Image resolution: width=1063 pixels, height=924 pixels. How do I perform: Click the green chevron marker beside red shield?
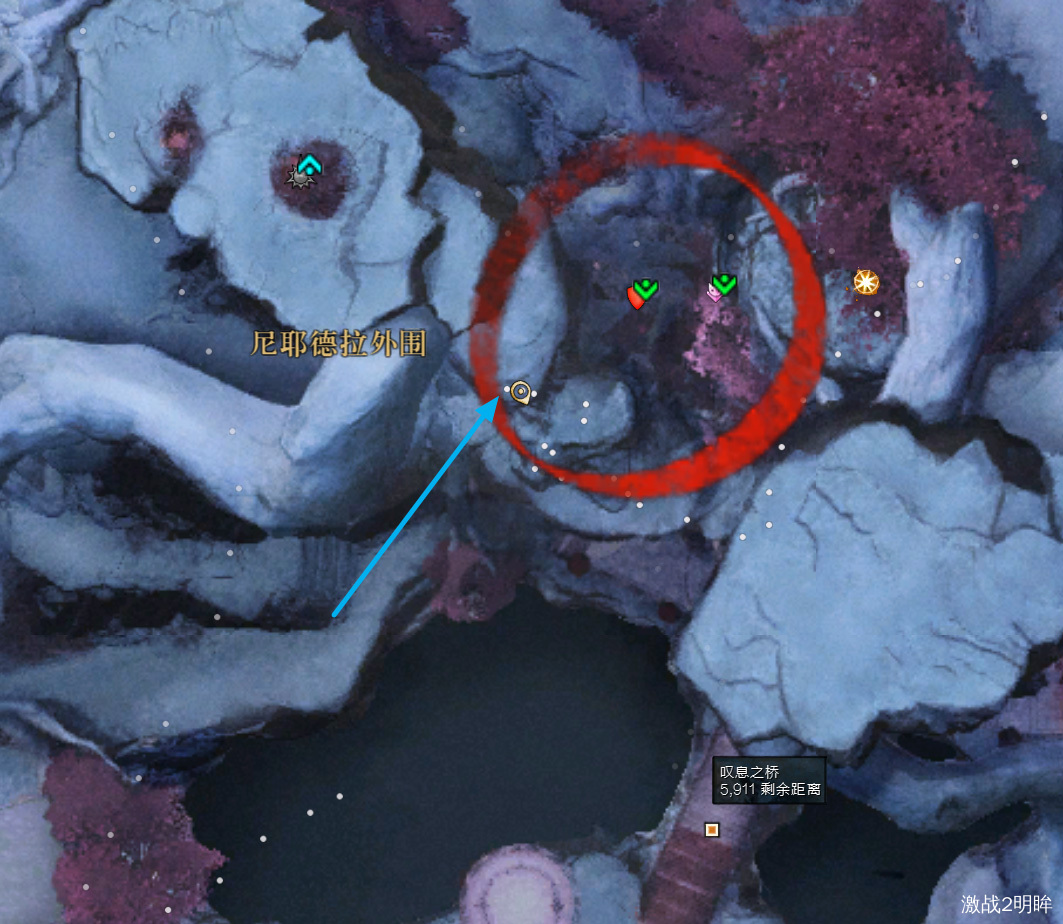click(x=646, y=289)
